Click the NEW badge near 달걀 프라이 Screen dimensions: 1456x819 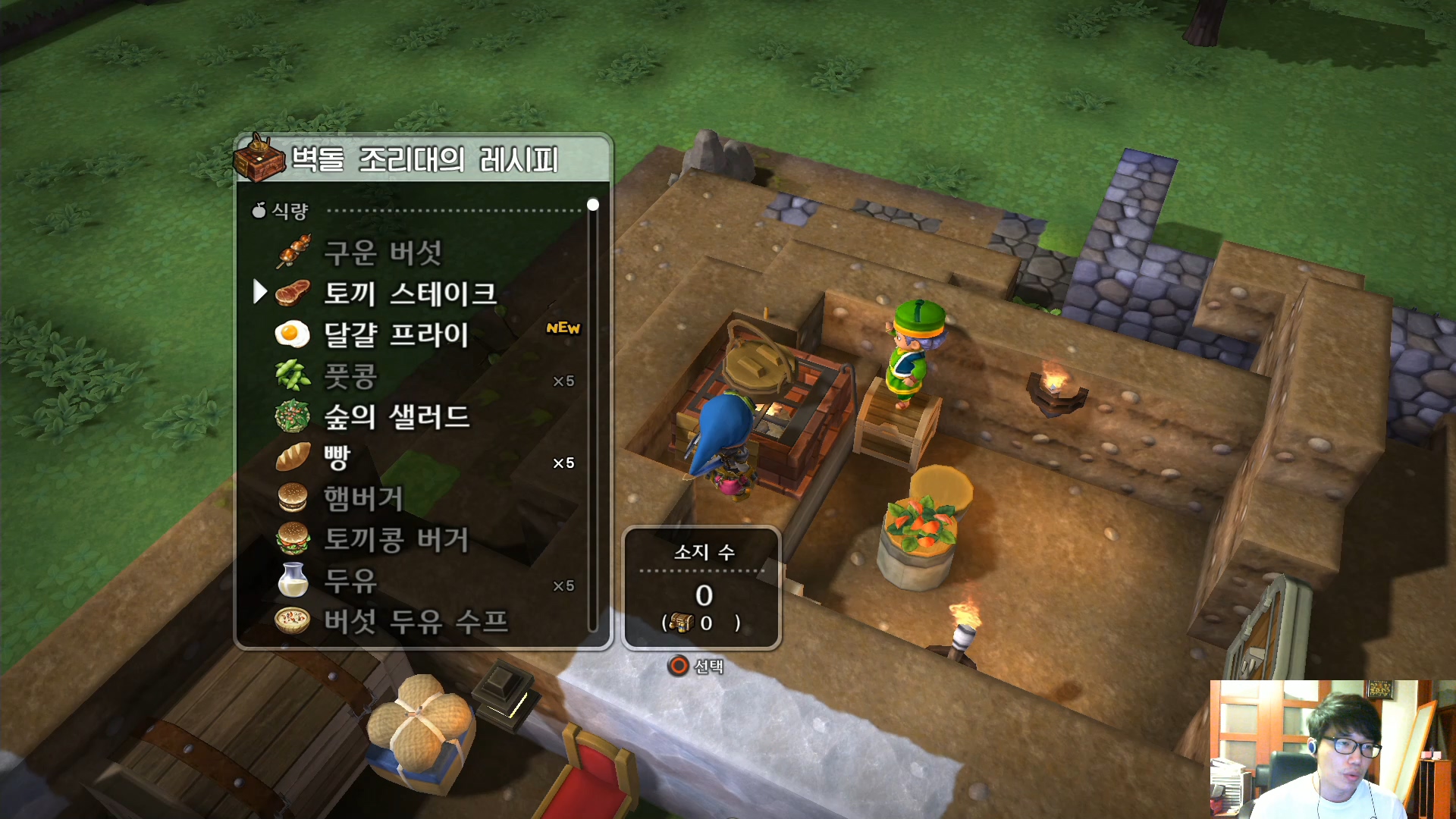pos(563,328)
